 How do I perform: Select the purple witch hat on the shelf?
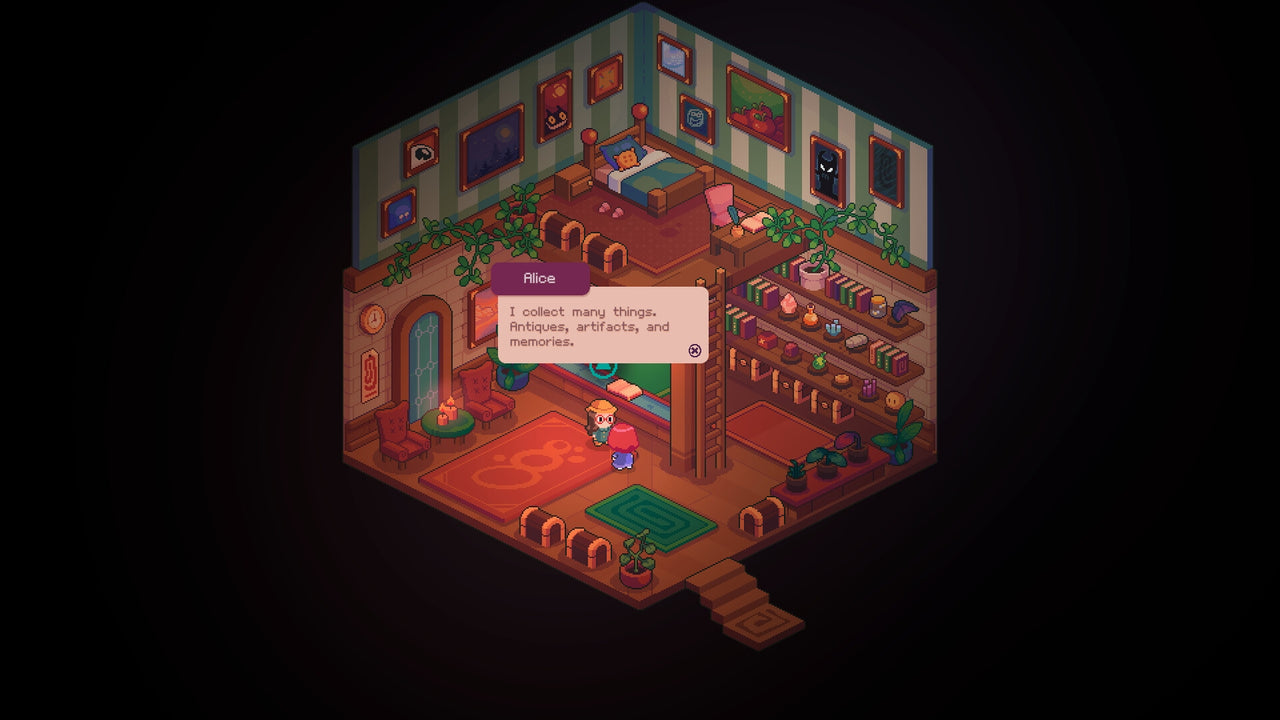[x=904, y=310]
